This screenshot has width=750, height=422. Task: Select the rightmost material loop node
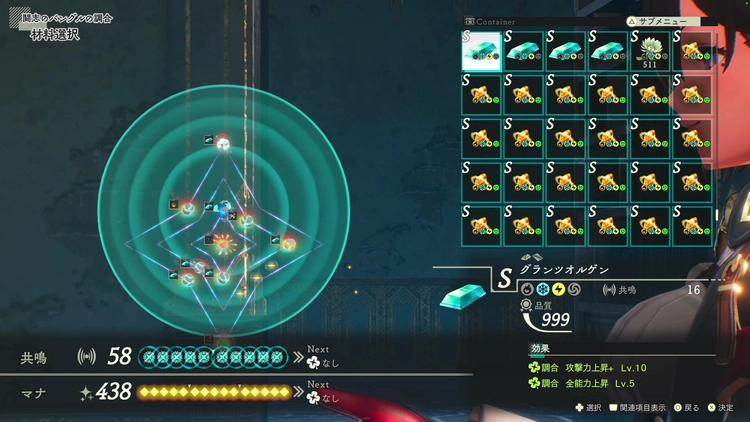tap(288, 243)
